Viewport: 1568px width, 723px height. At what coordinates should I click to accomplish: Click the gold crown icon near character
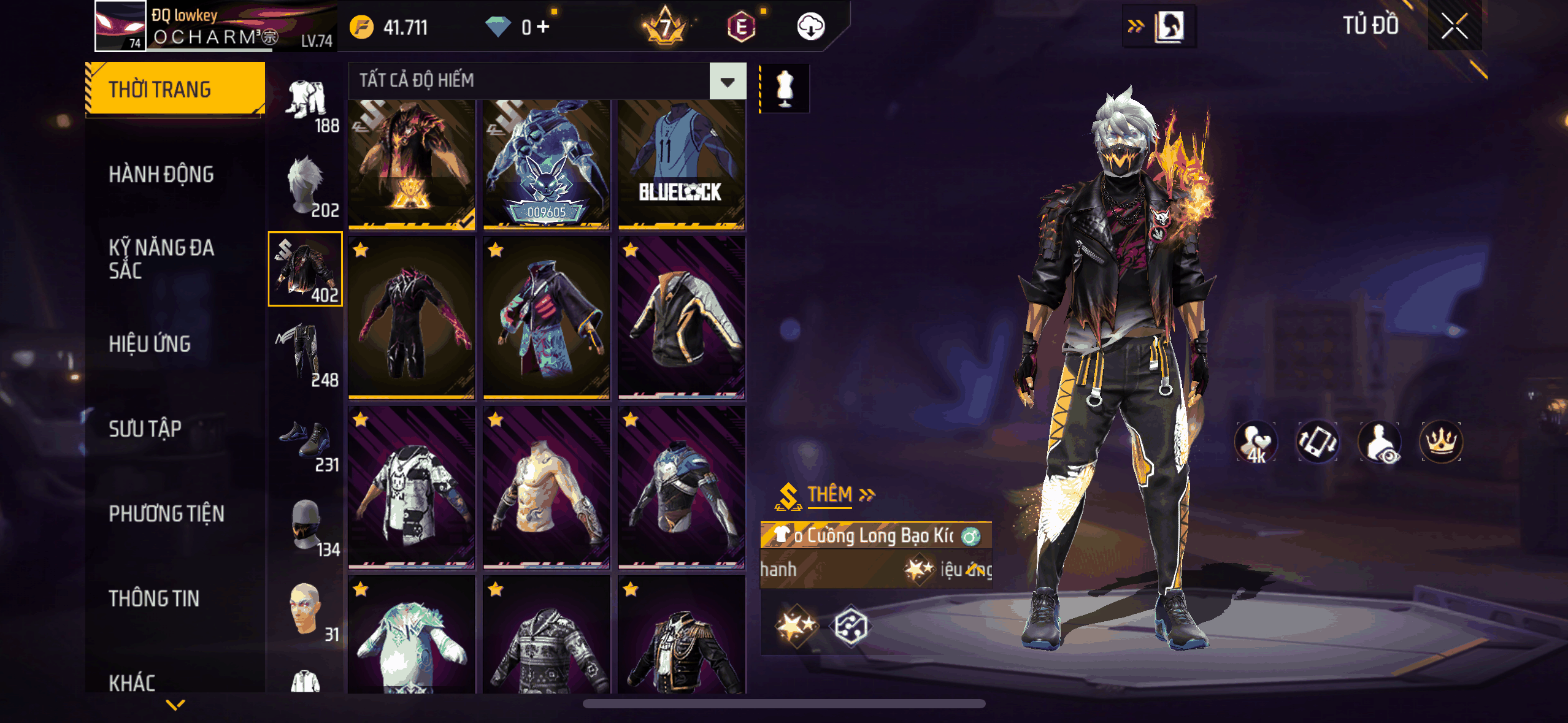pos(1440,442)
